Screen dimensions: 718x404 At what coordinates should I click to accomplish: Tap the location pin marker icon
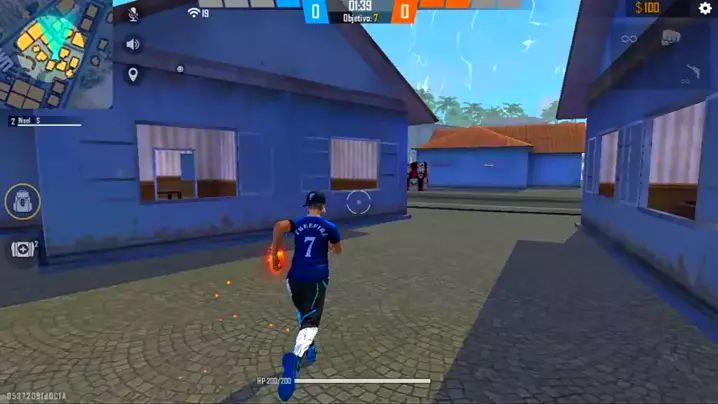pyautogui.click(x=133, y=75)
